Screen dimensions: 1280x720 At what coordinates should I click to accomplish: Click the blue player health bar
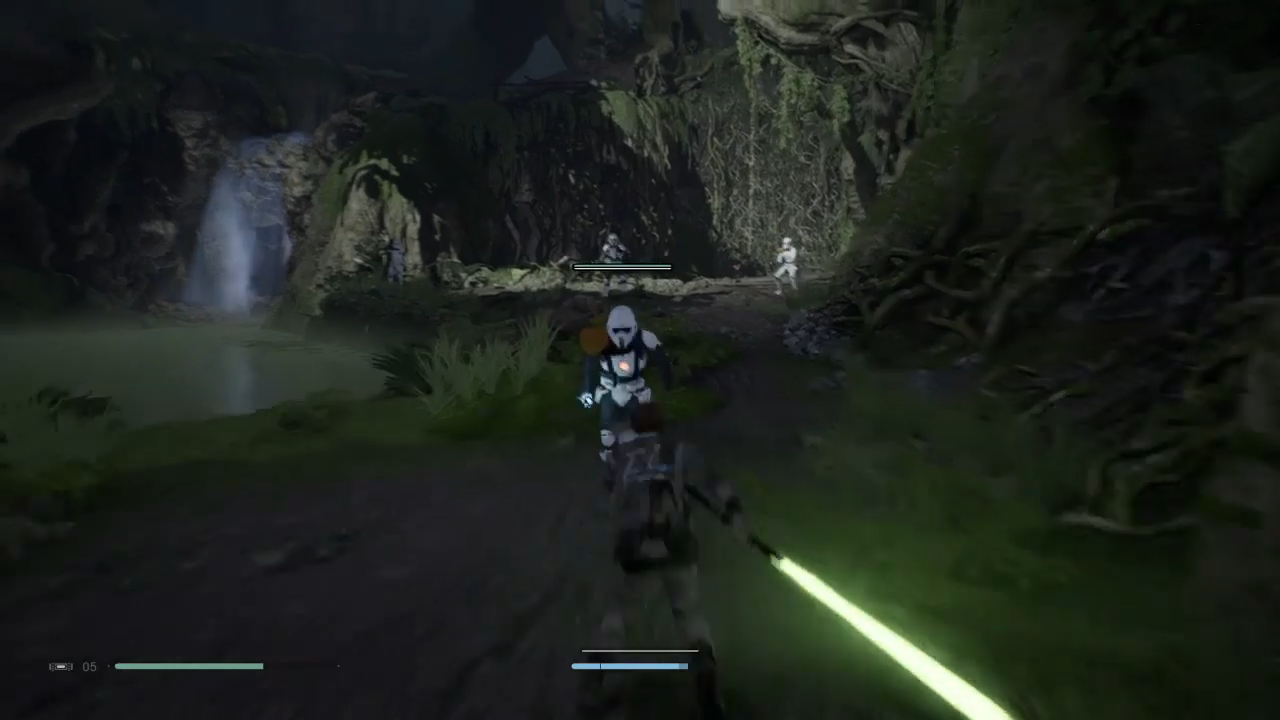click(628, 666)
